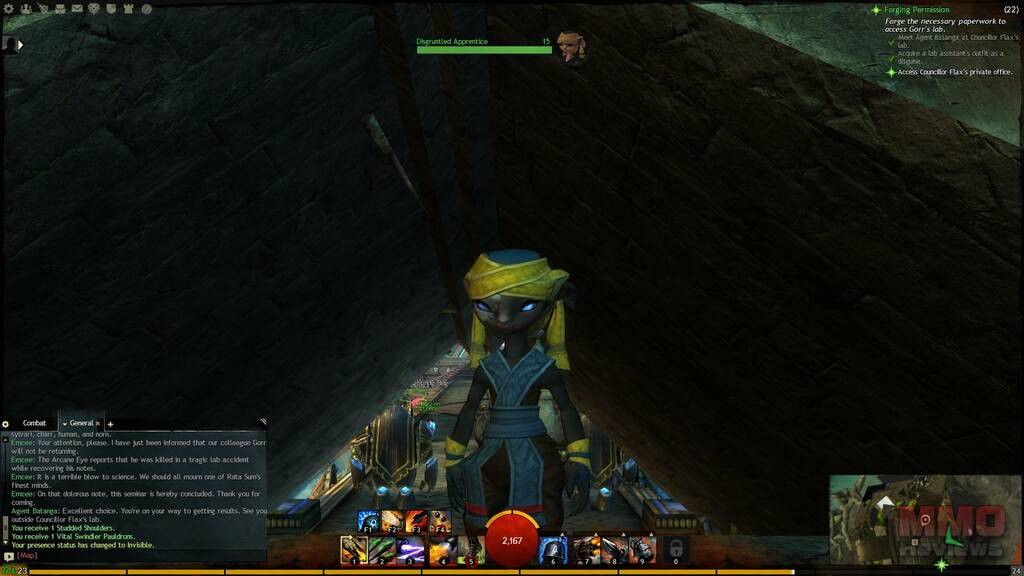Use the purple beam weapon skill 3
1024x576 pixels.
pos(411,550)
